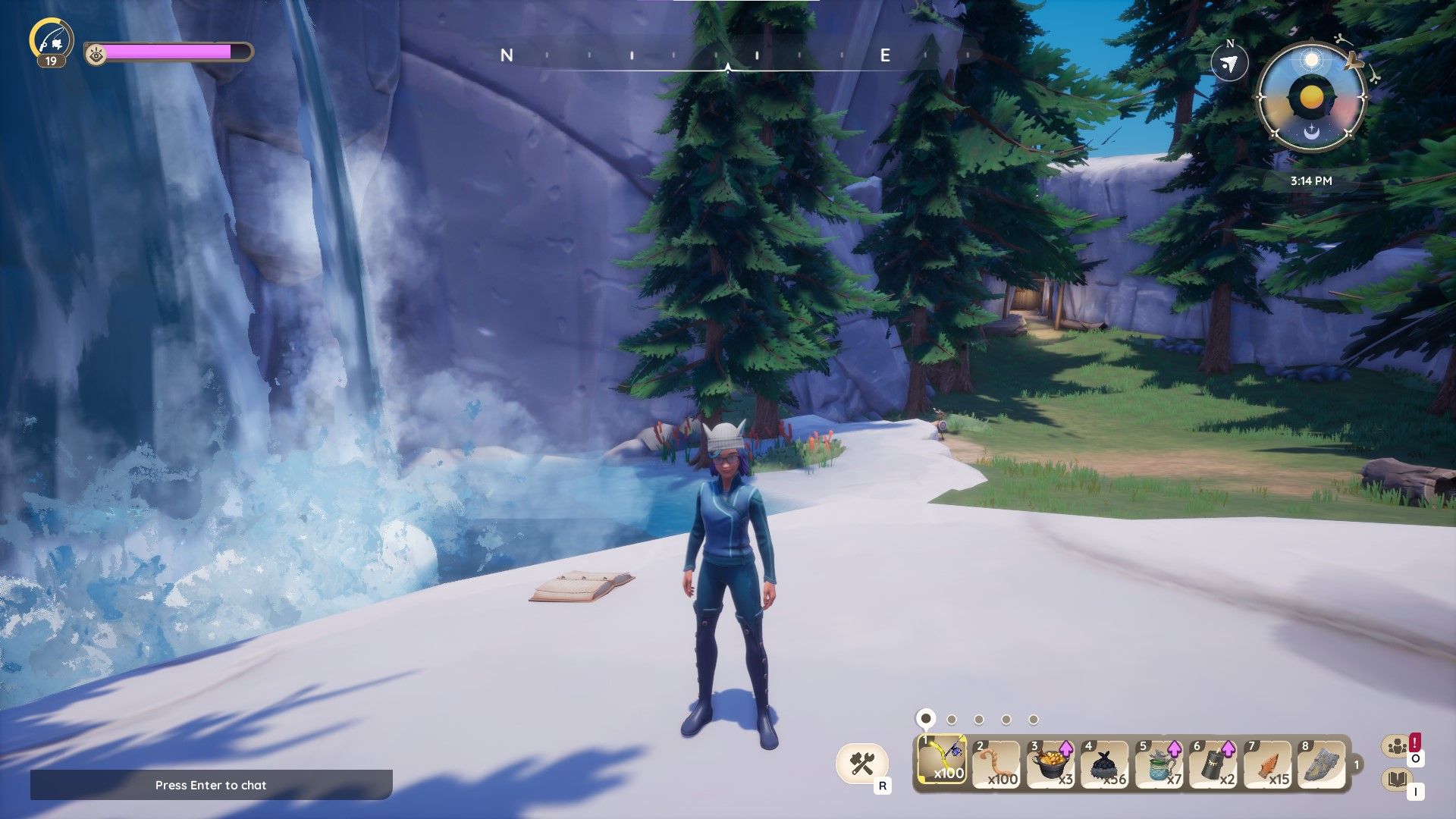Open the crossed hammer and wrench tool wheel

click(862, 763)
